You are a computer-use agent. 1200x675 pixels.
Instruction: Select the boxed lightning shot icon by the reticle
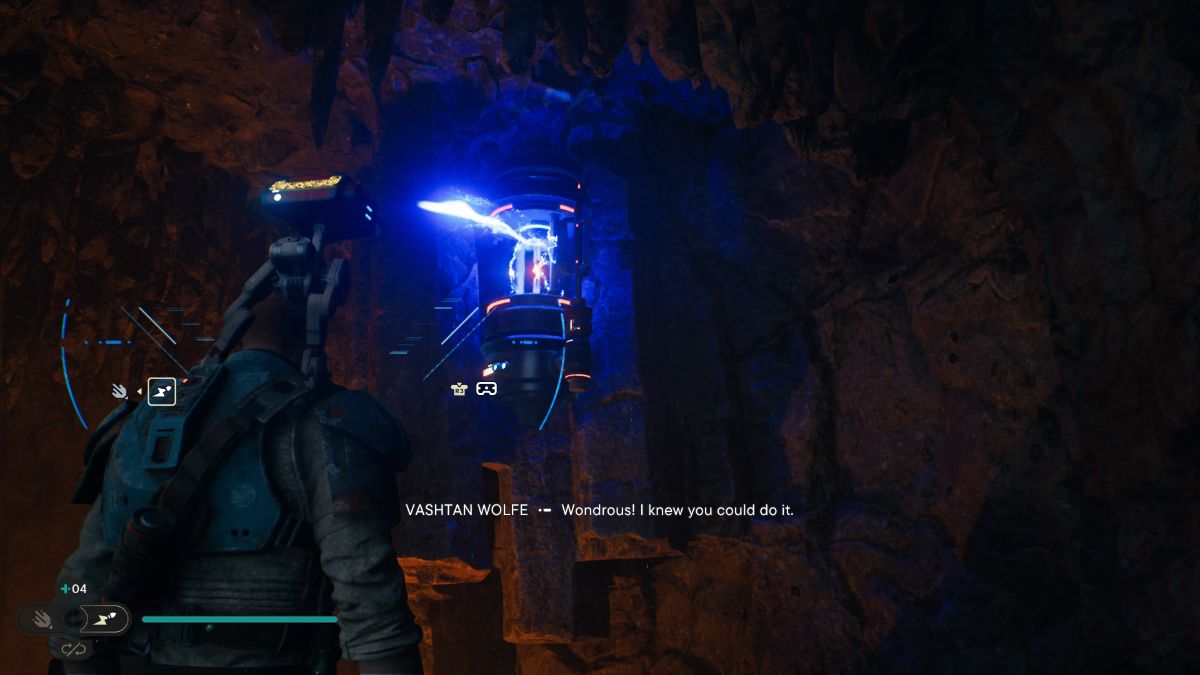pyautogui.click(x=162, y=391)
